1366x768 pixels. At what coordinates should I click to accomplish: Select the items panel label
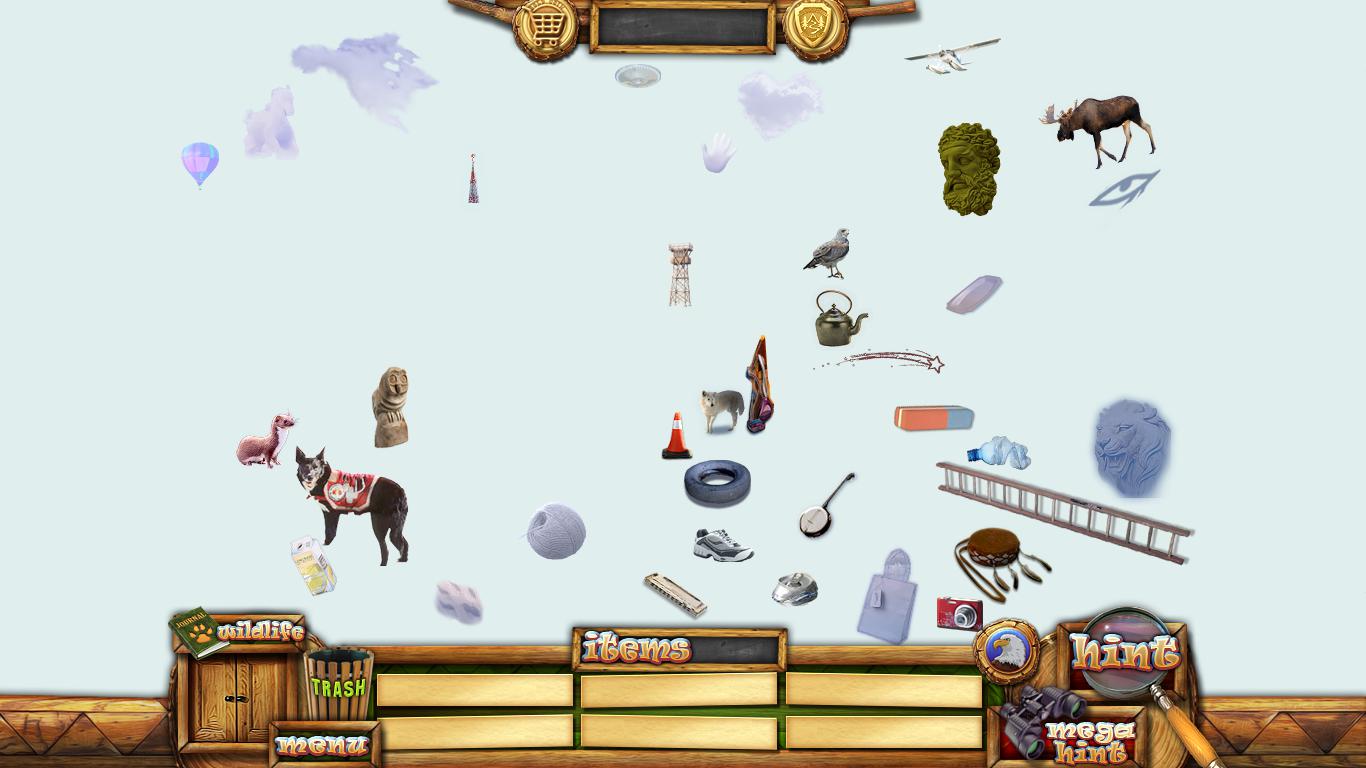637,649
